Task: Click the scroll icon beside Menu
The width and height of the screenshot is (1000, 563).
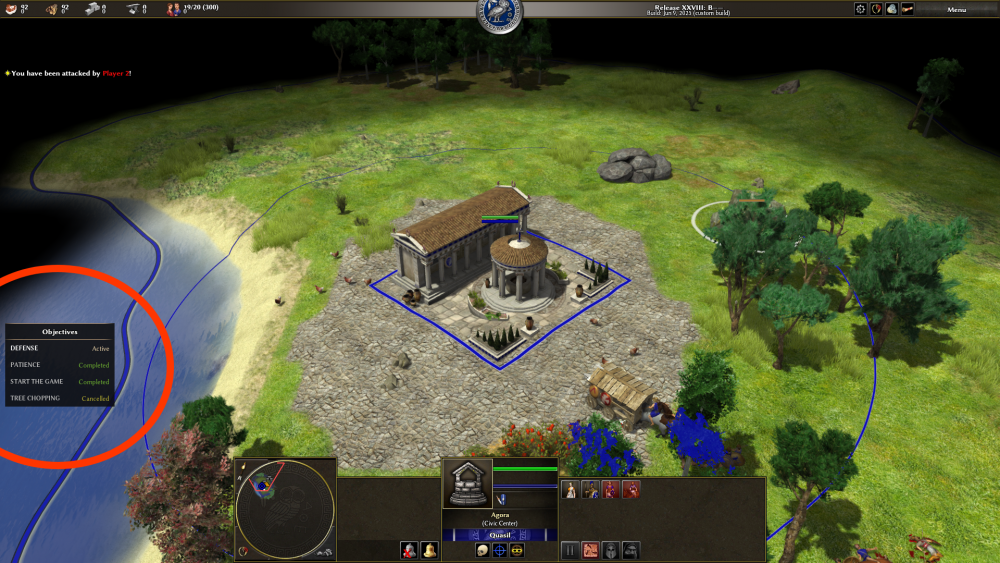Action: click(907, 9)
